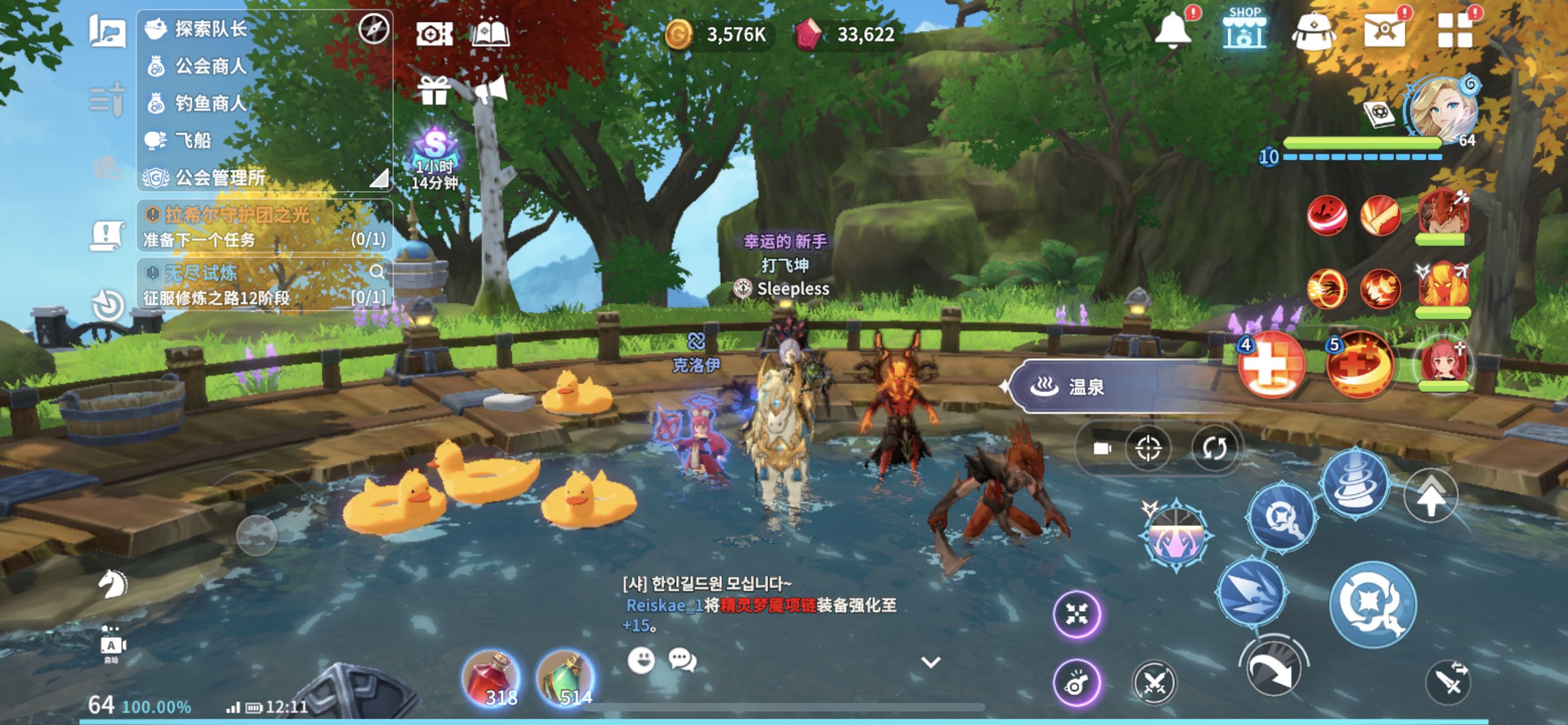This screenshot has height=725, width=1568.
Task: Open the backpack inventory
Action: pyautogui.click(x=1314, y=31)
